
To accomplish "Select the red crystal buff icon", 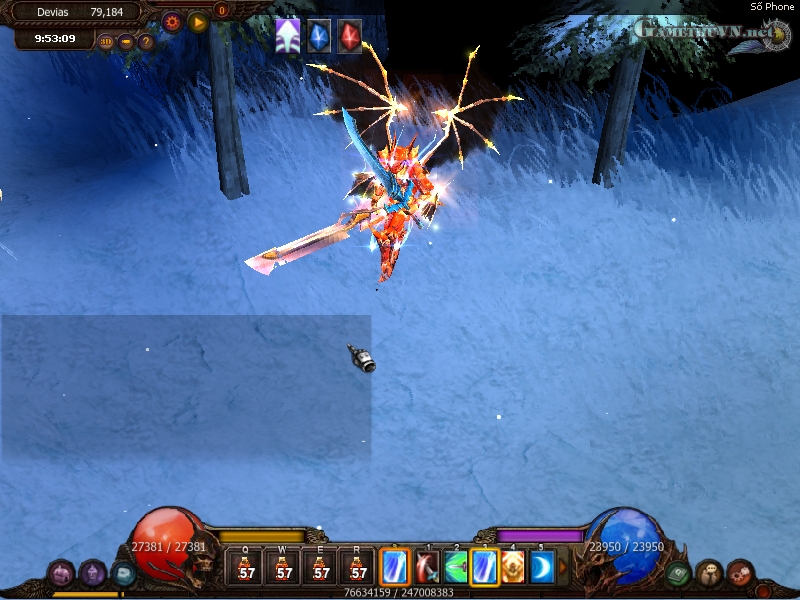I will click(x=349, y=35).
